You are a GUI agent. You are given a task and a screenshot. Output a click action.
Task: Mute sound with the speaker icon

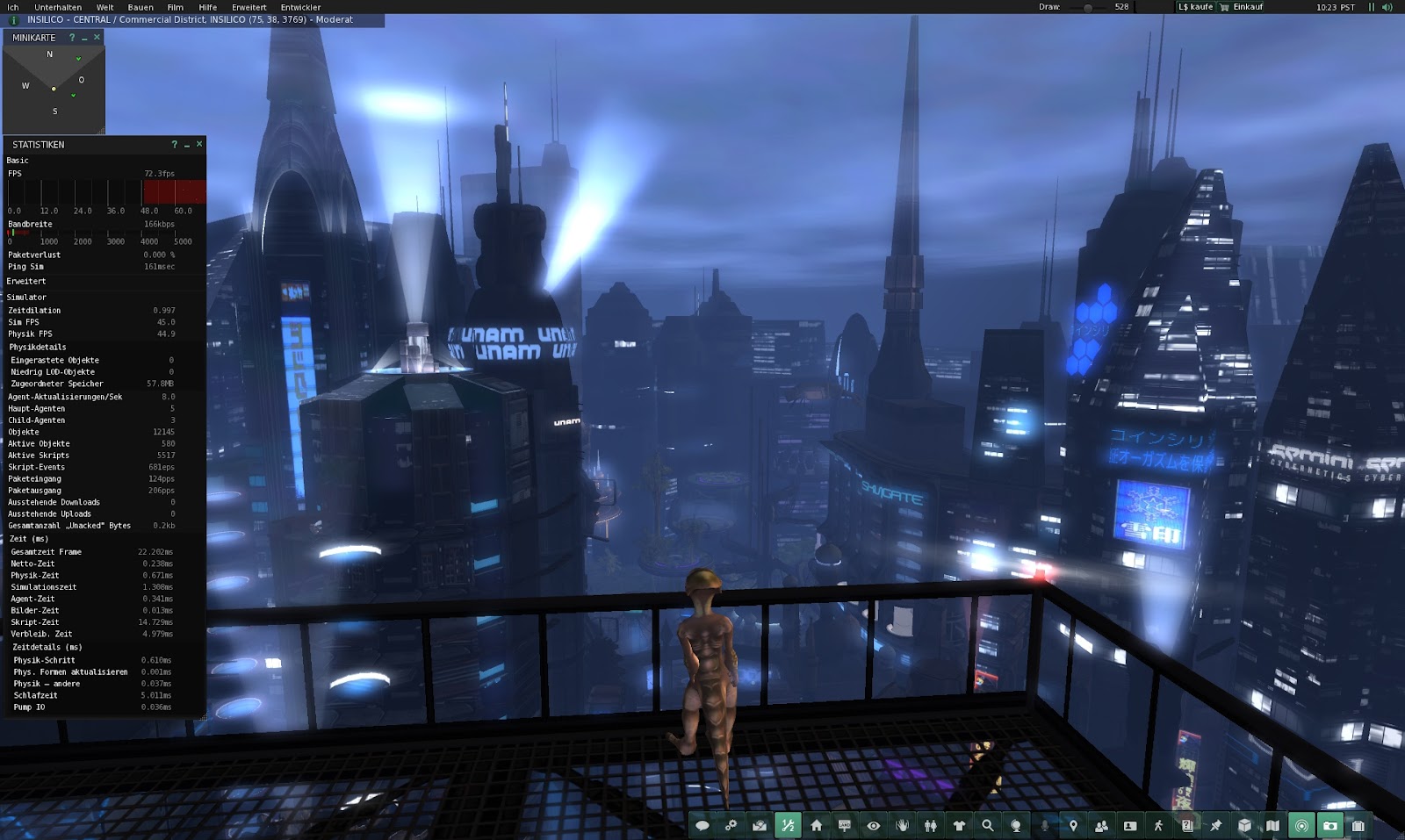coord(1387,7)
